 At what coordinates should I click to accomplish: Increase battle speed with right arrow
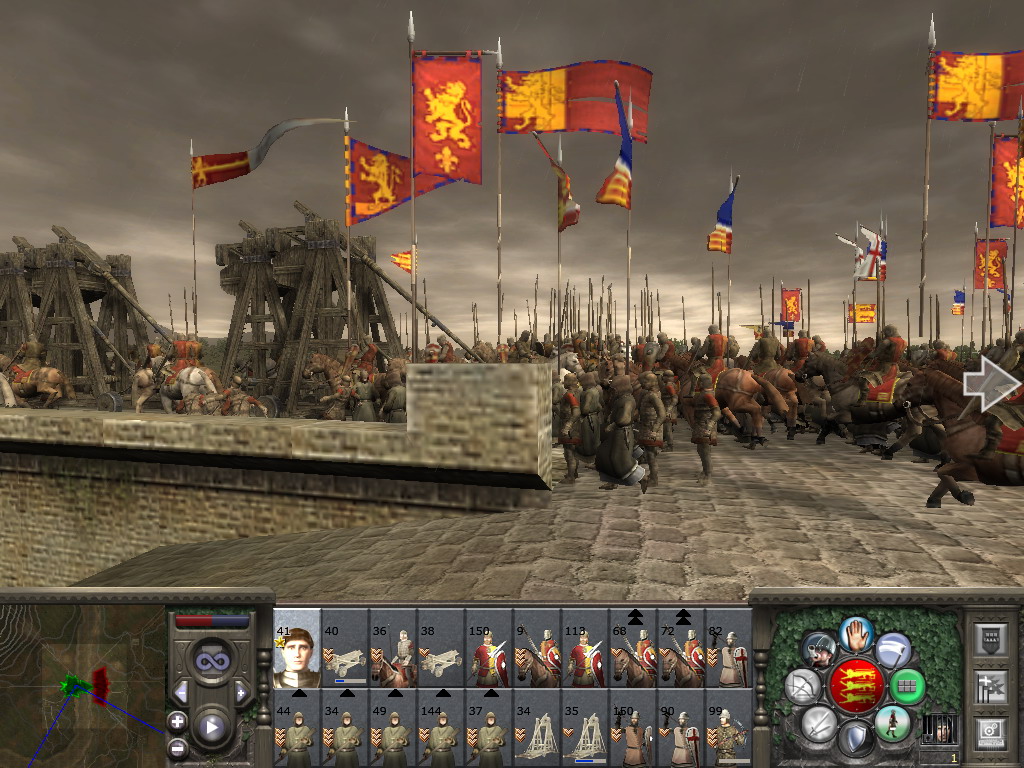[241, 692]
